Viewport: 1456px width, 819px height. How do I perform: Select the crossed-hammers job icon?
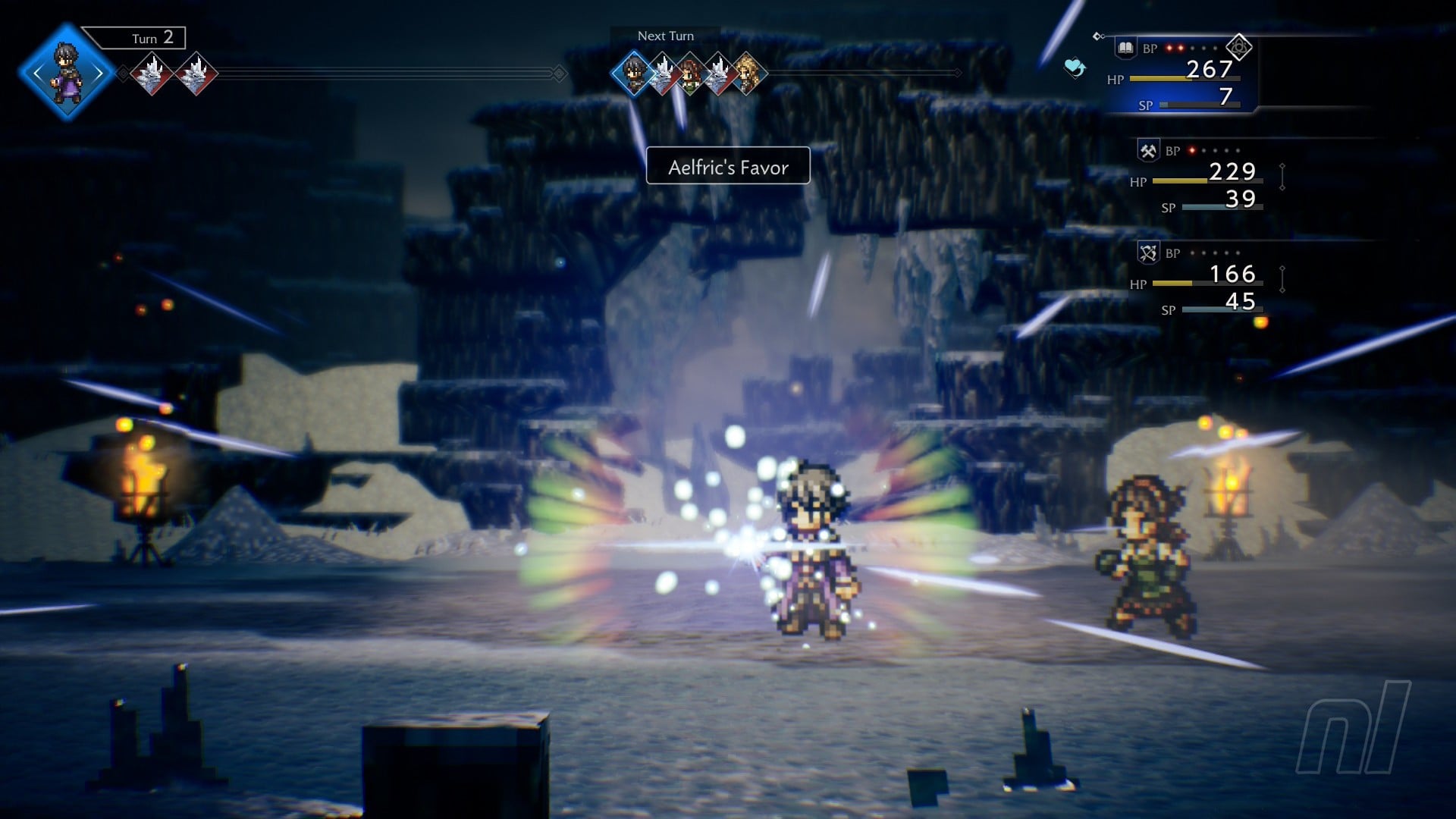[1148, 150]
